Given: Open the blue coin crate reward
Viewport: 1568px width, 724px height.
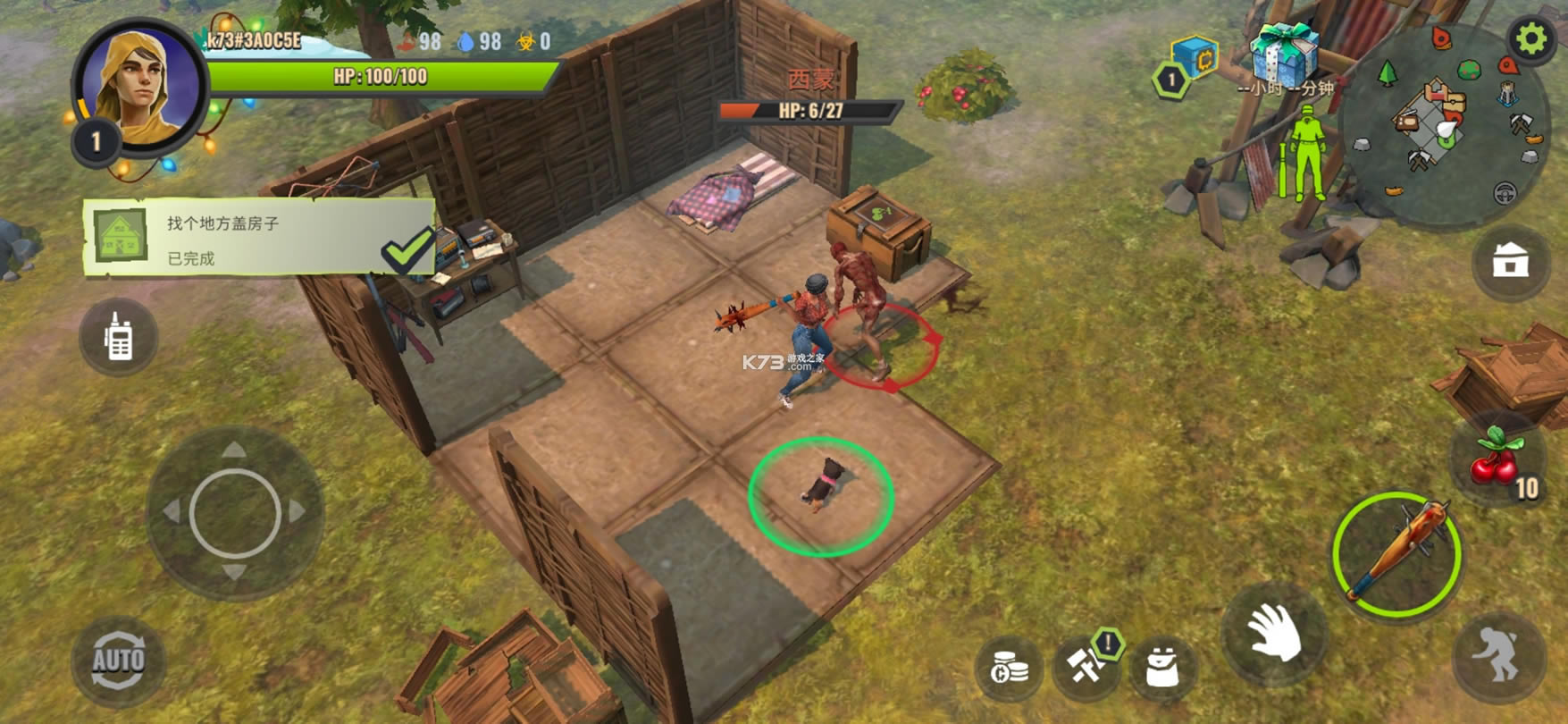Looking at the screenshot, I should [x=1197, y=59].
